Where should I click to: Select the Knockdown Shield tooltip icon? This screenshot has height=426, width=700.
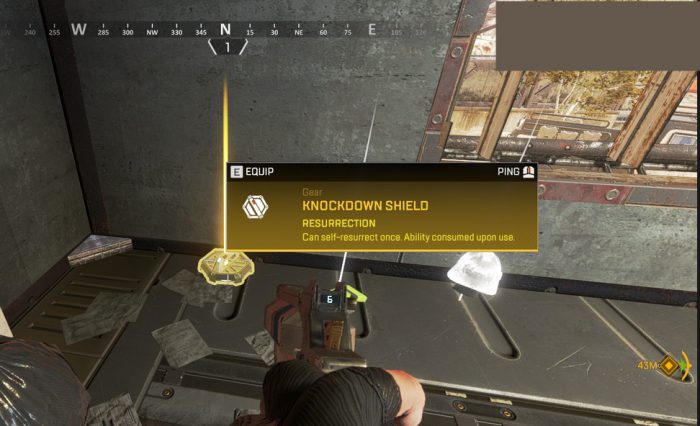255,208
